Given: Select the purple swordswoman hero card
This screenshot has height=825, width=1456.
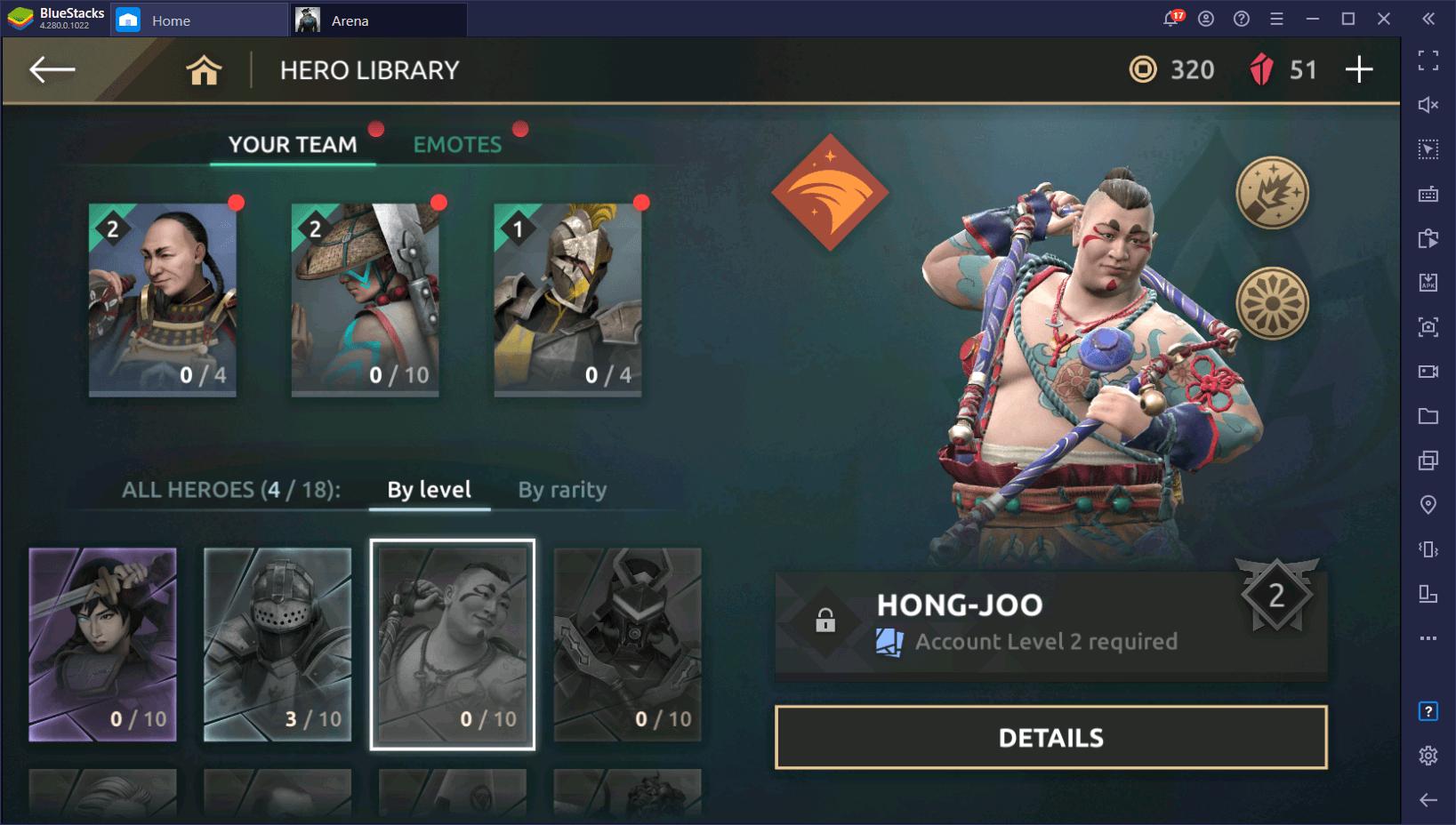Looking at the screenshot, I should [x=102, y=645].
